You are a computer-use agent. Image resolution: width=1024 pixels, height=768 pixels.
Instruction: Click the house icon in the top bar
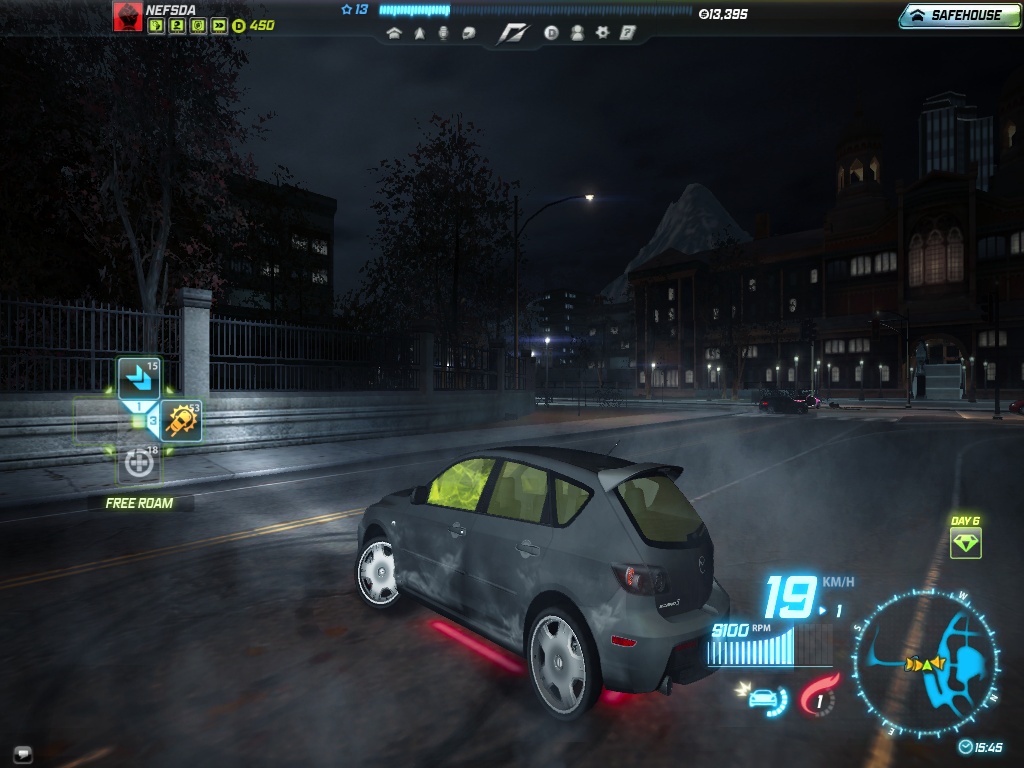tap(393, 33)
